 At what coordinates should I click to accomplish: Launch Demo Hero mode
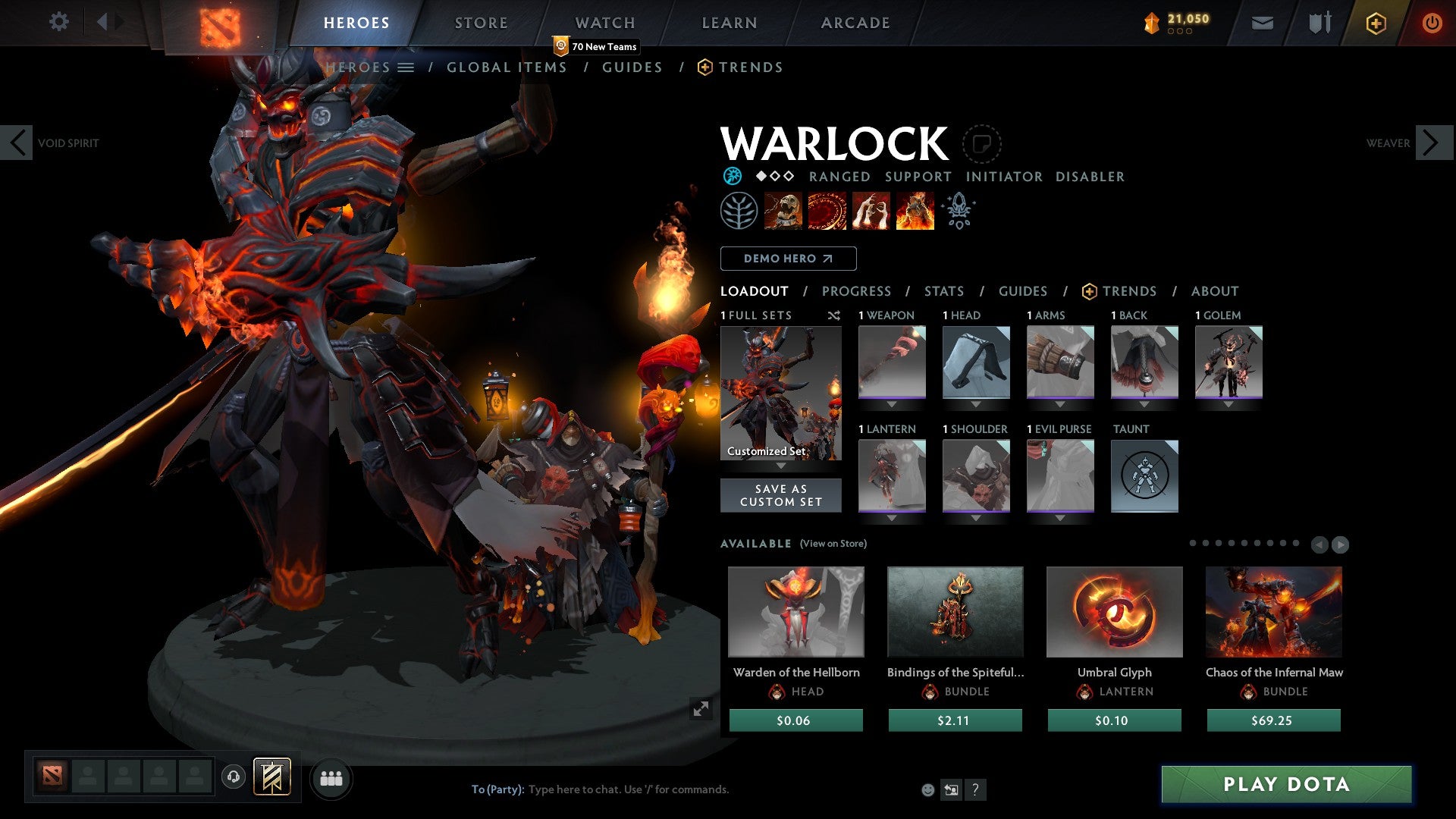click(788, 259)
